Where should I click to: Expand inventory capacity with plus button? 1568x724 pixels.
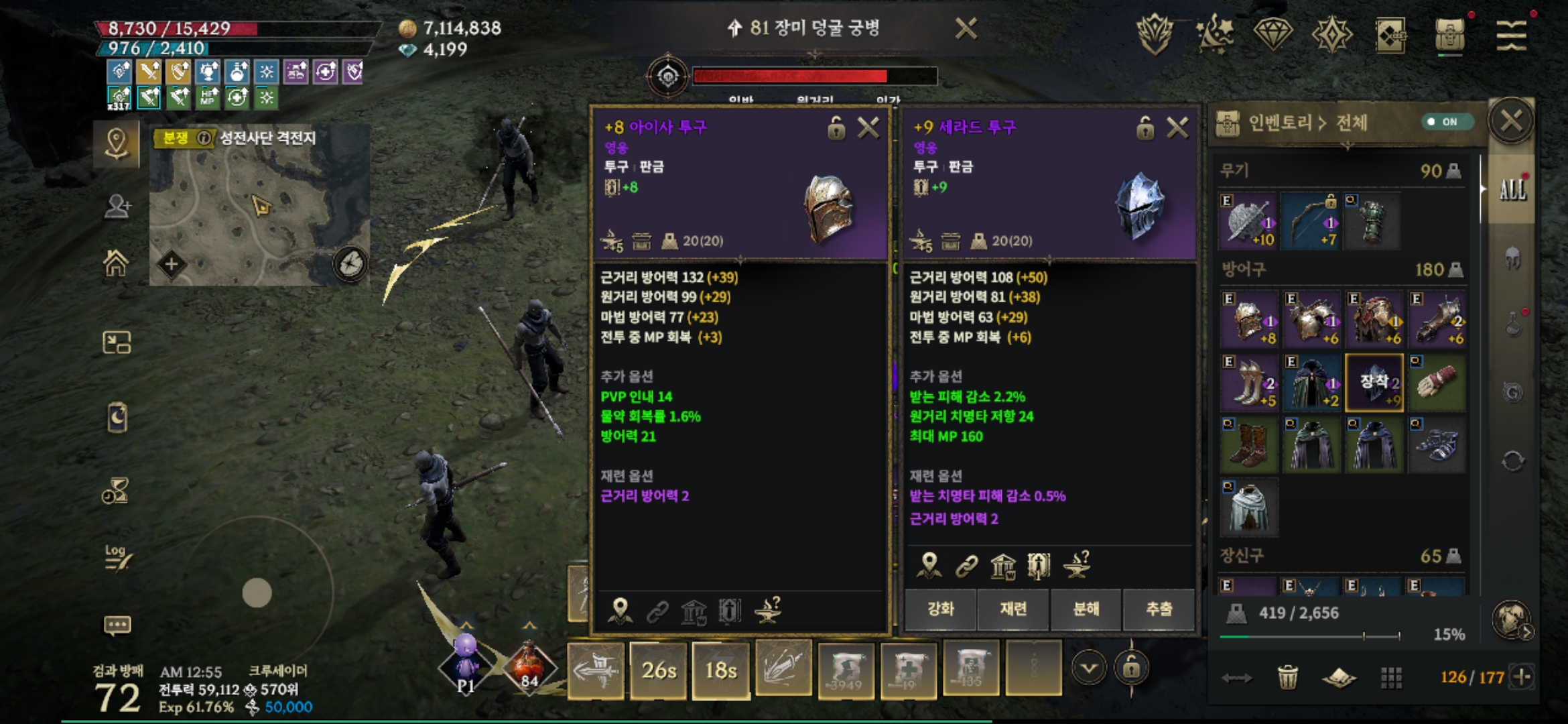[1522, 677]
